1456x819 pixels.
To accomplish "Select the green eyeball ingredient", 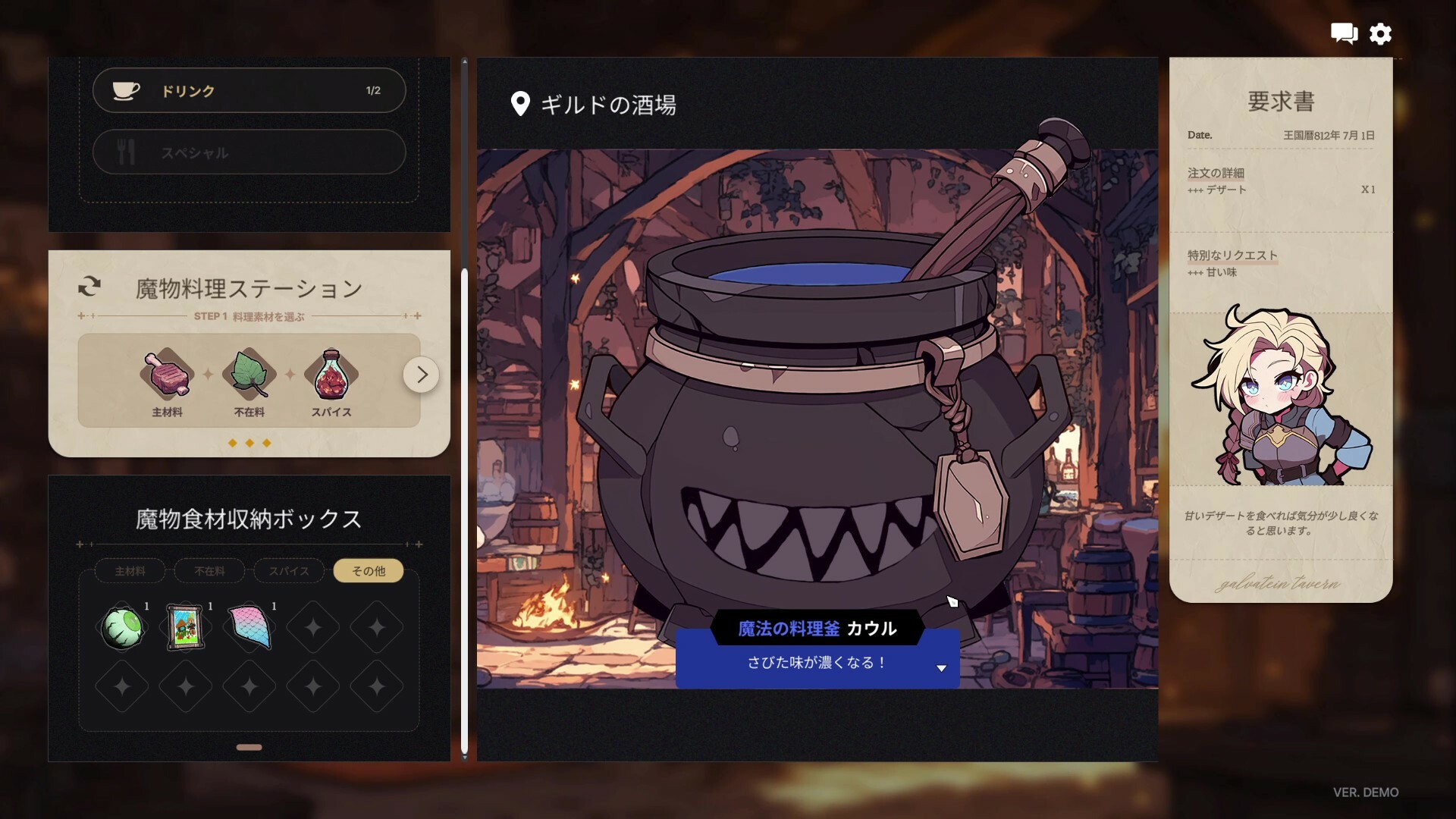I will [122, 627].
